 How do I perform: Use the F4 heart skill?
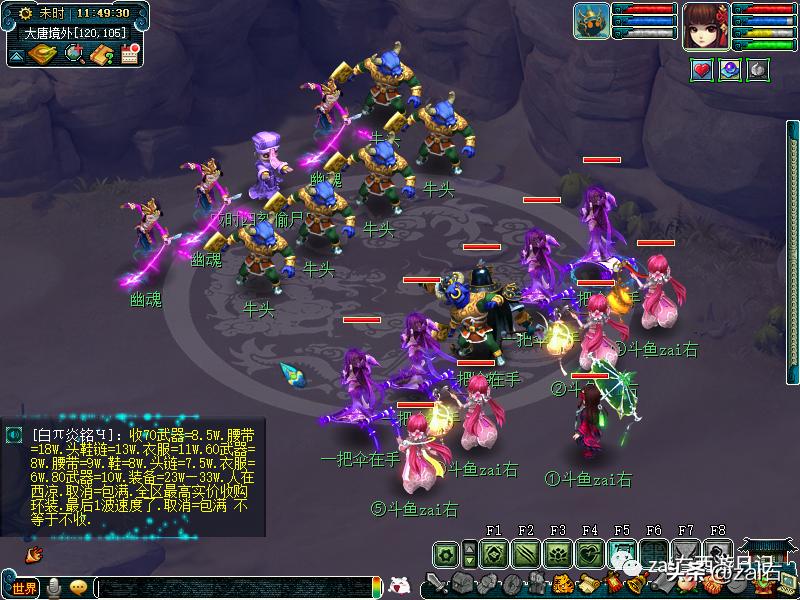(x=589, y=553)
